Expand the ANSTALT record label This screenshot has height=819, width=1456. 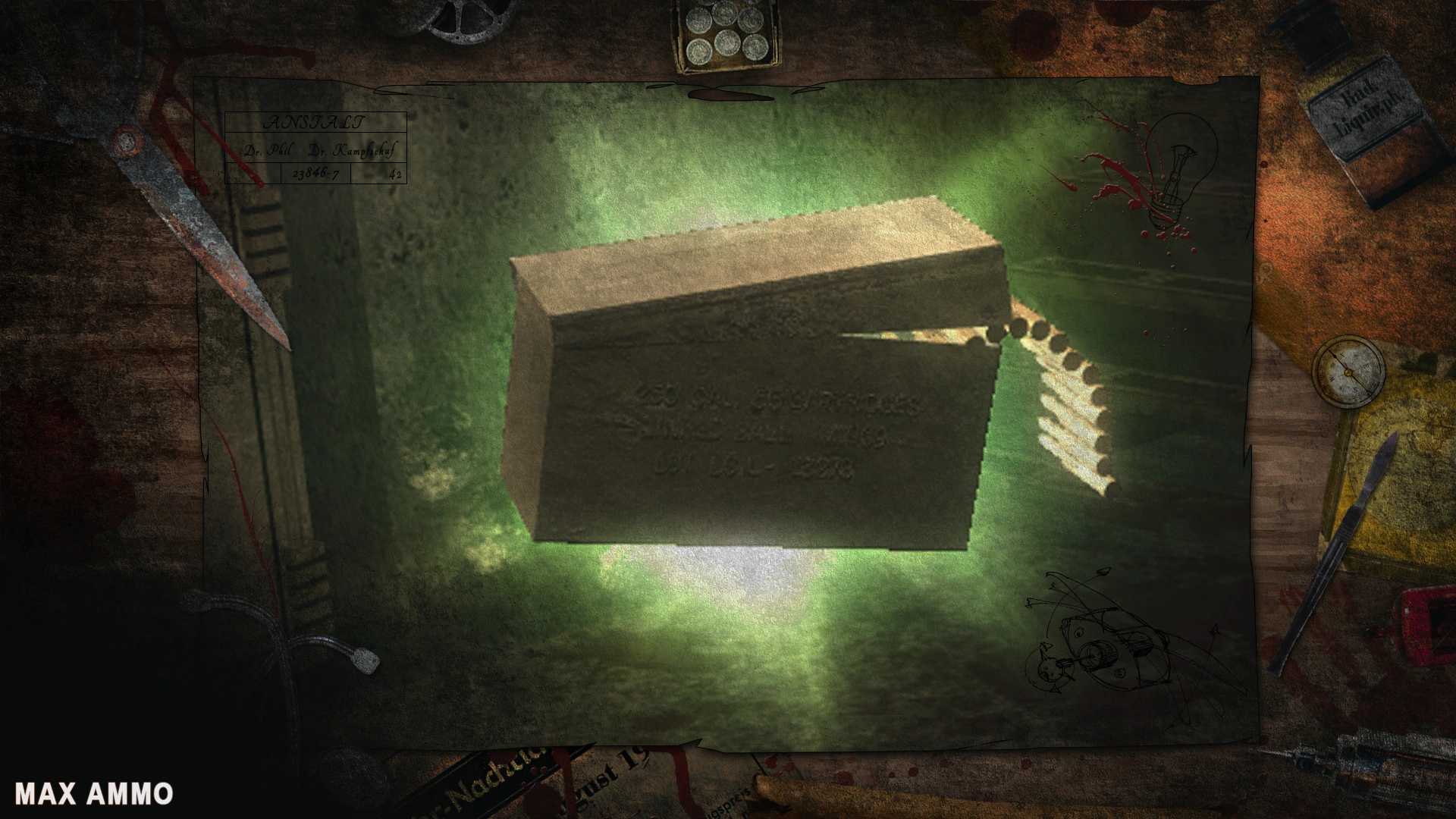point(315,123)
